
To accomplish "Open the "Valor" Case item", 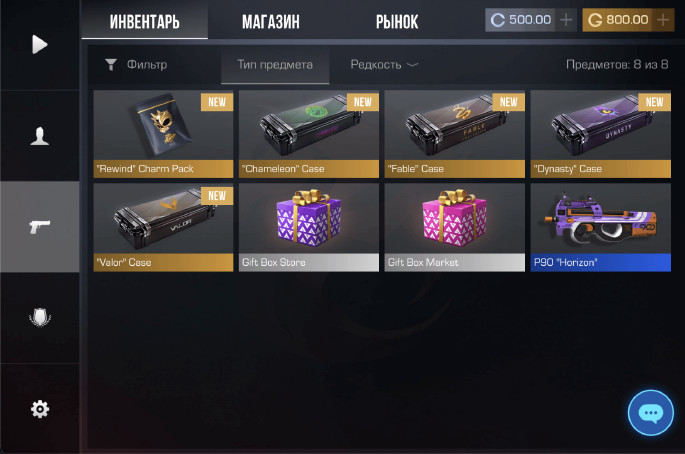I will pos(166,226).
